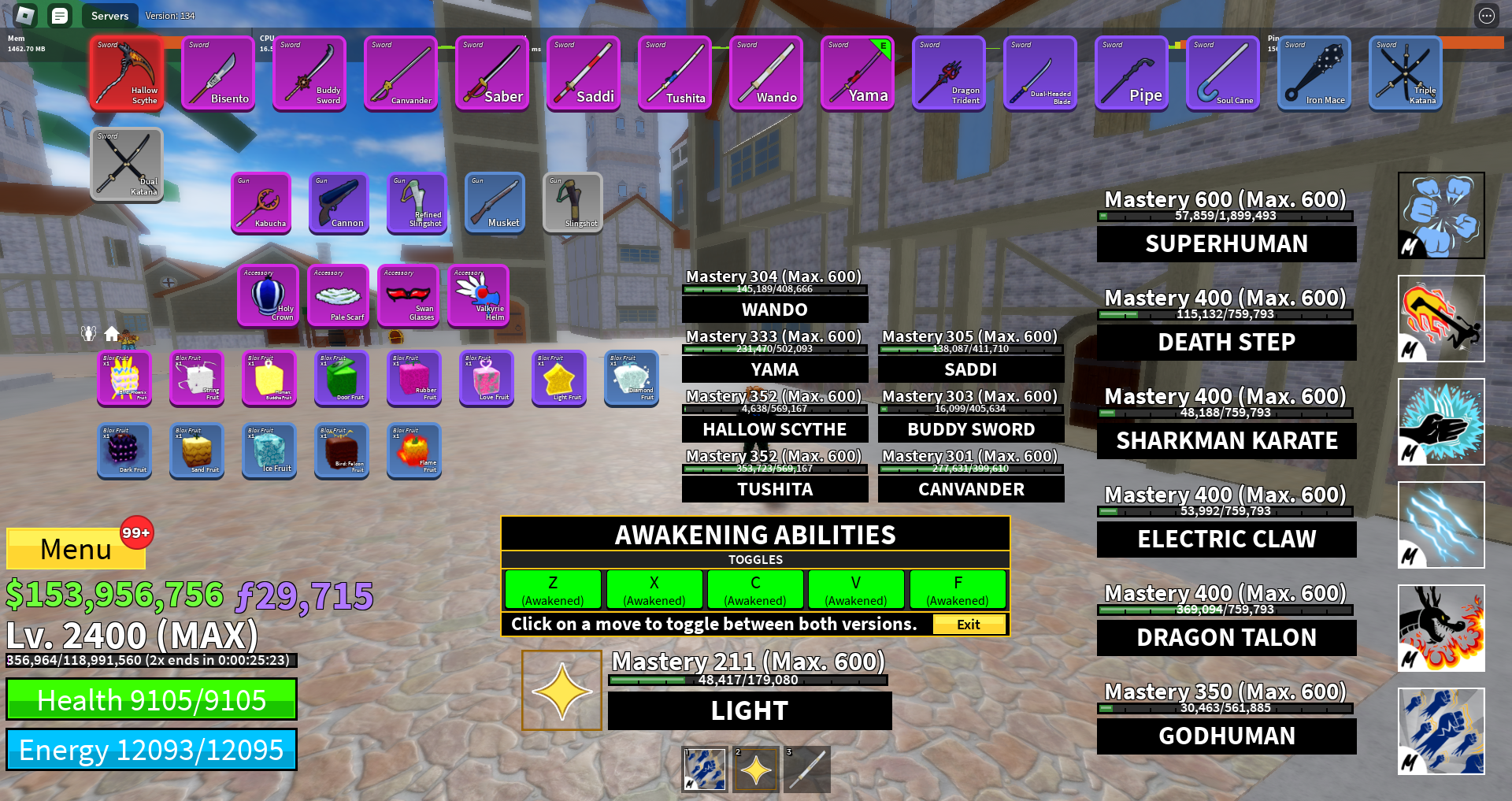Choose the Light Fruit slot

coord(559,378)
